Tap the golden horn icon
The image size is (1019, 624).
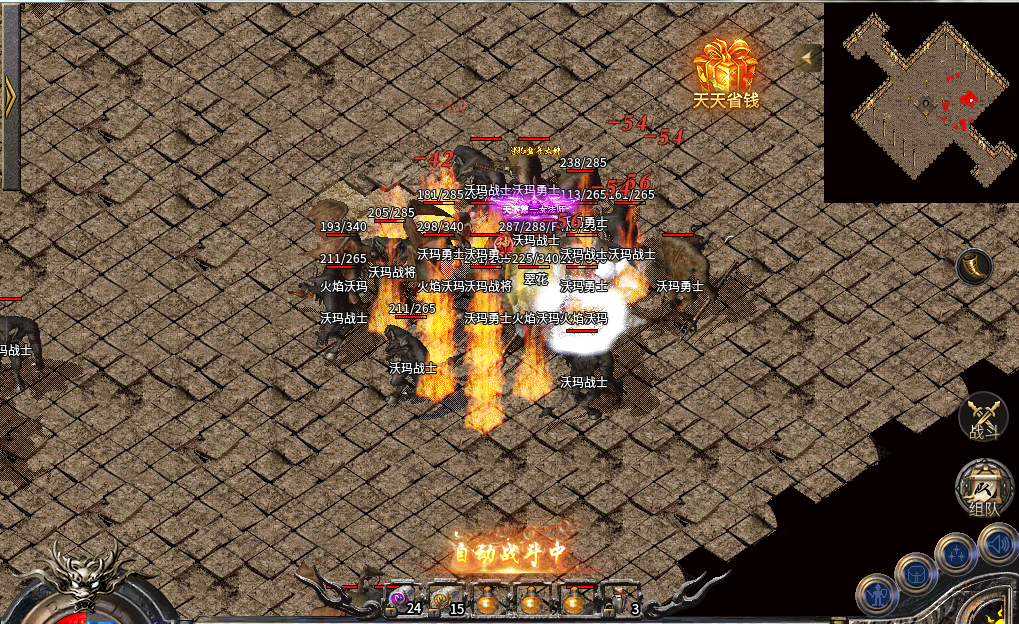point(974,267)
